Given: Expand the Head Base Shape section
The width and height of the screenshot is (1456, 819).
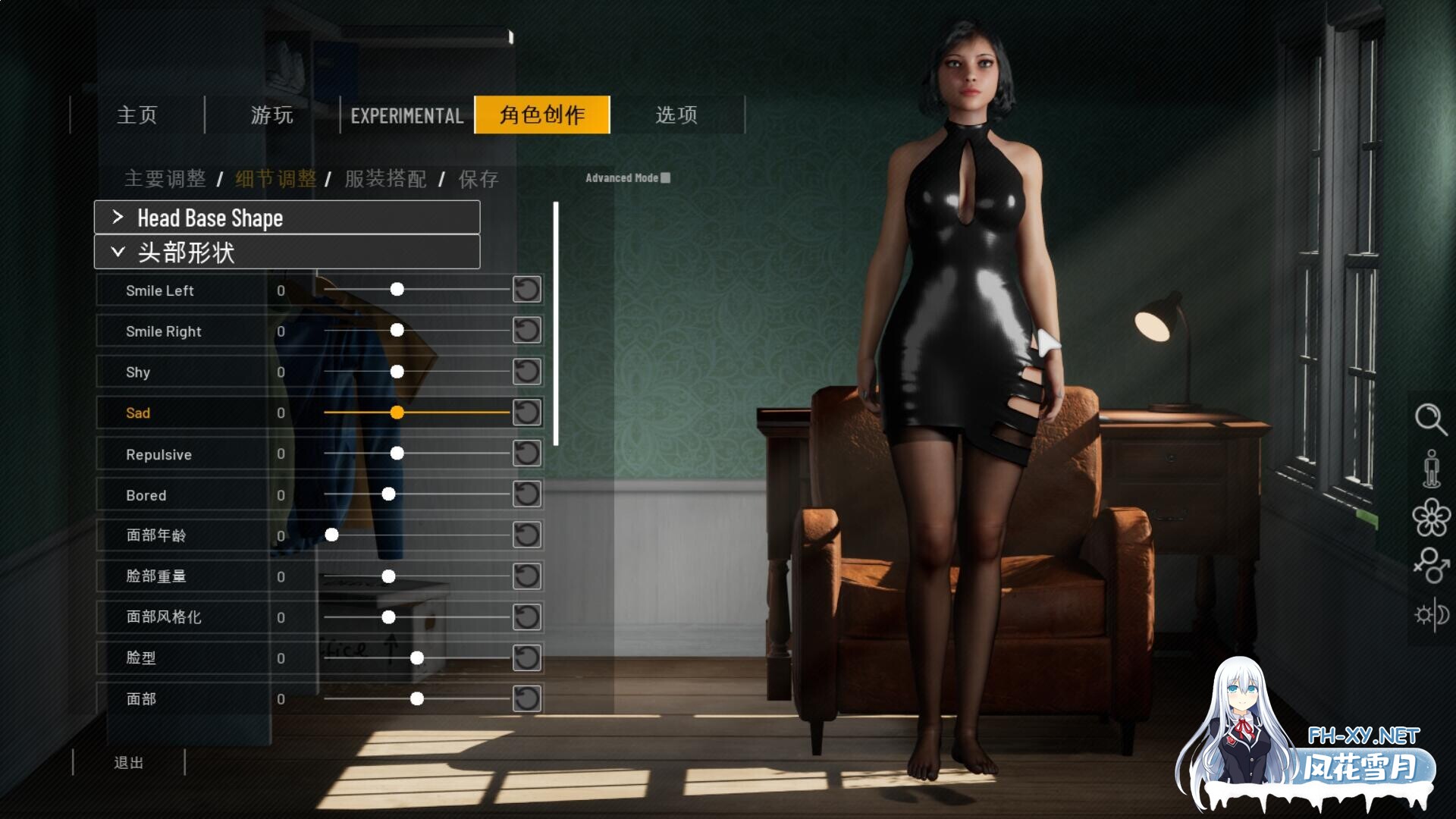Looking at the screenshot, I should click(286, 218).
